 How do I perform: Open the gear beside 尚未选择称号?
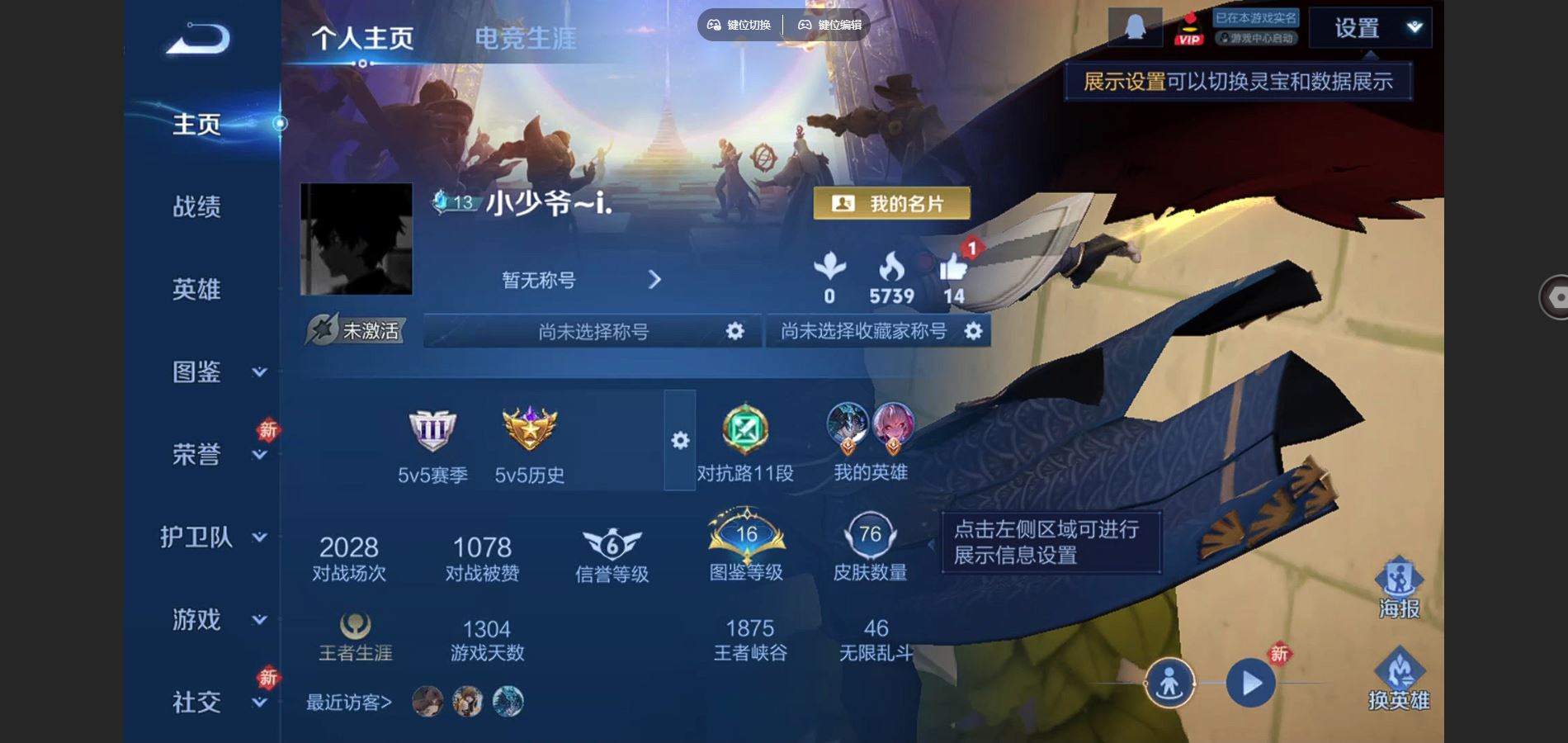coord(737,330)
